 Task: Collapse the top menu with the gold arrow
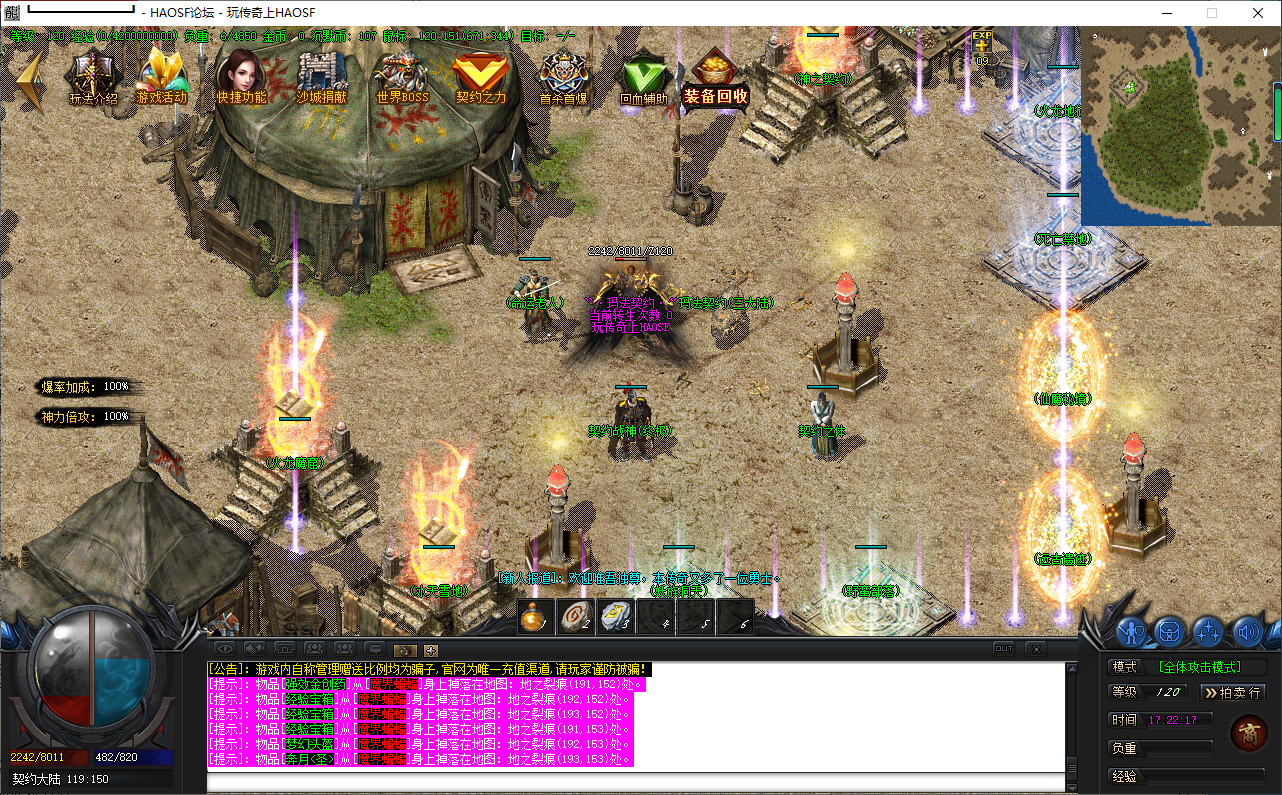[x=30, y=80]
